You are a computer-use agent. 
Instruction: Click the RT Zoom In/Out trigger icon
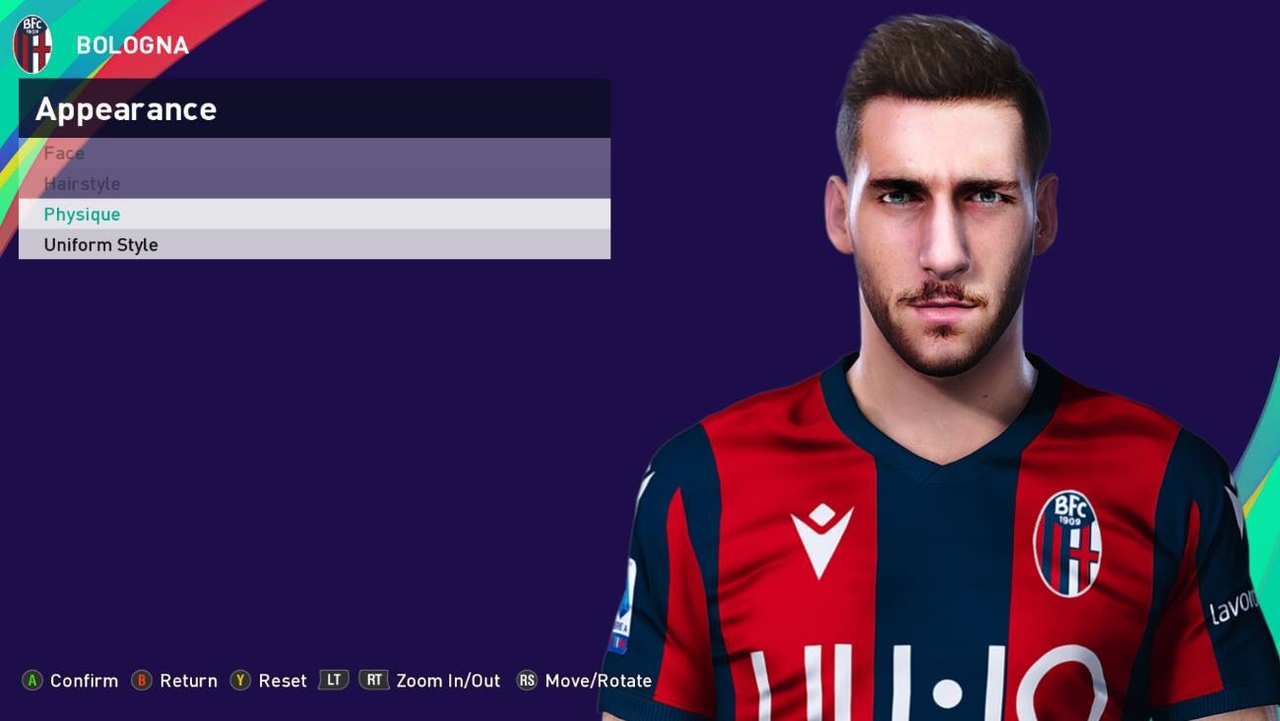click(x=374, y=680)
